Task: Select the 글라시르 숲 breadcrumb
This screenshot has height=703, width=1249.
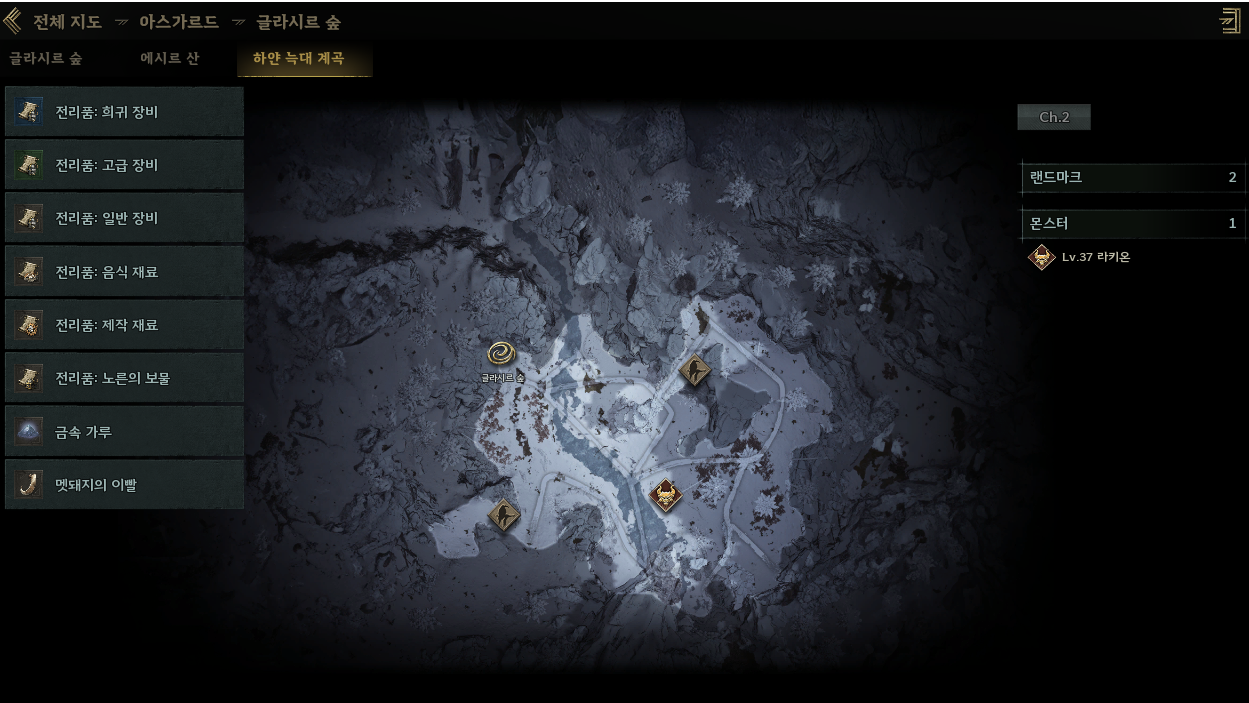Action: 298,22
